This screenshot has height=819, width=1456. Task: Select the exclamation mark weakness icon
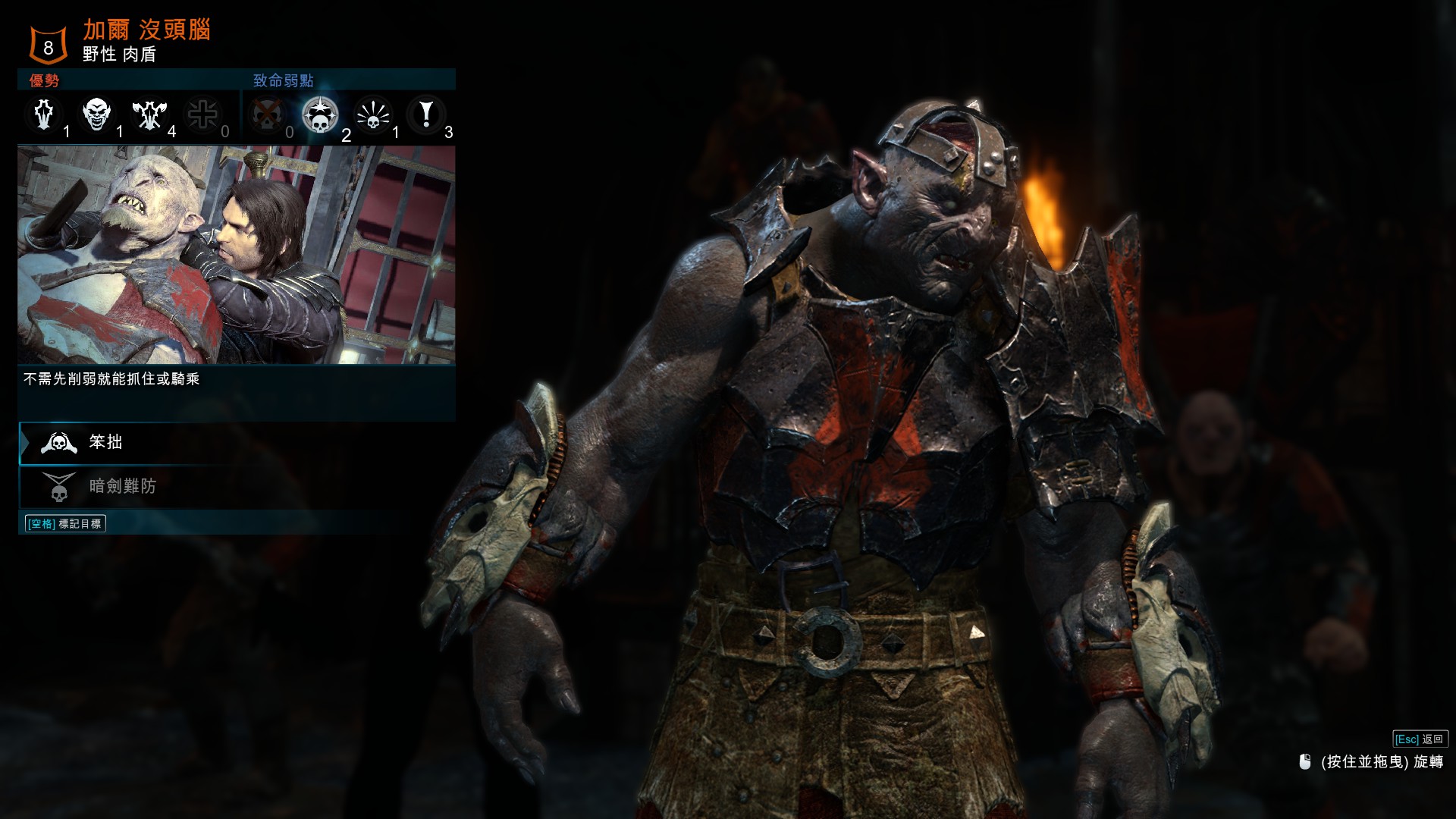[x=426, y=115]
